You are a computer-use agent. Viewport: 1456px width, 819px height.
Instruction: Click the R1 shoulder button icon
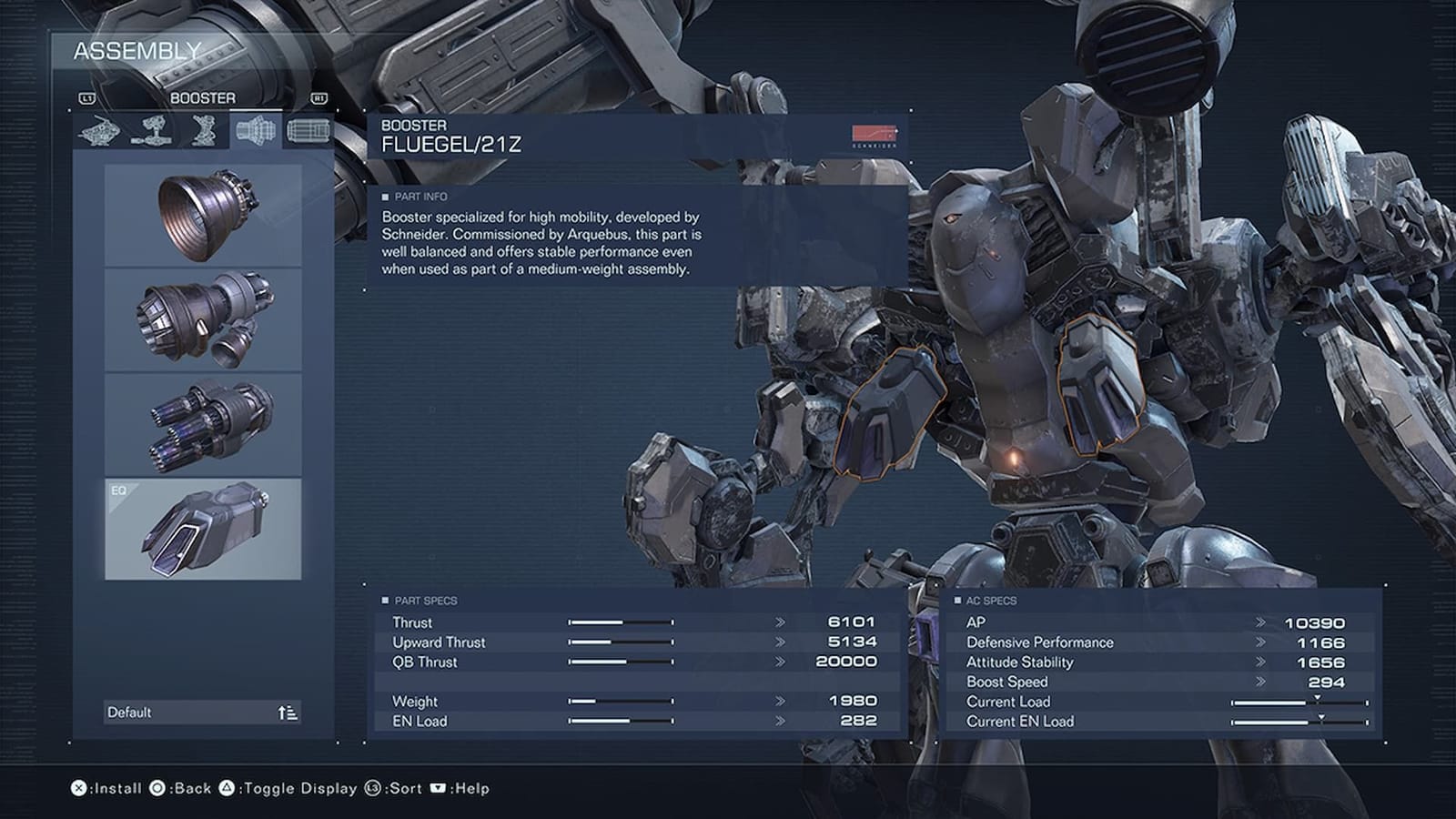[x=319, y=98]
